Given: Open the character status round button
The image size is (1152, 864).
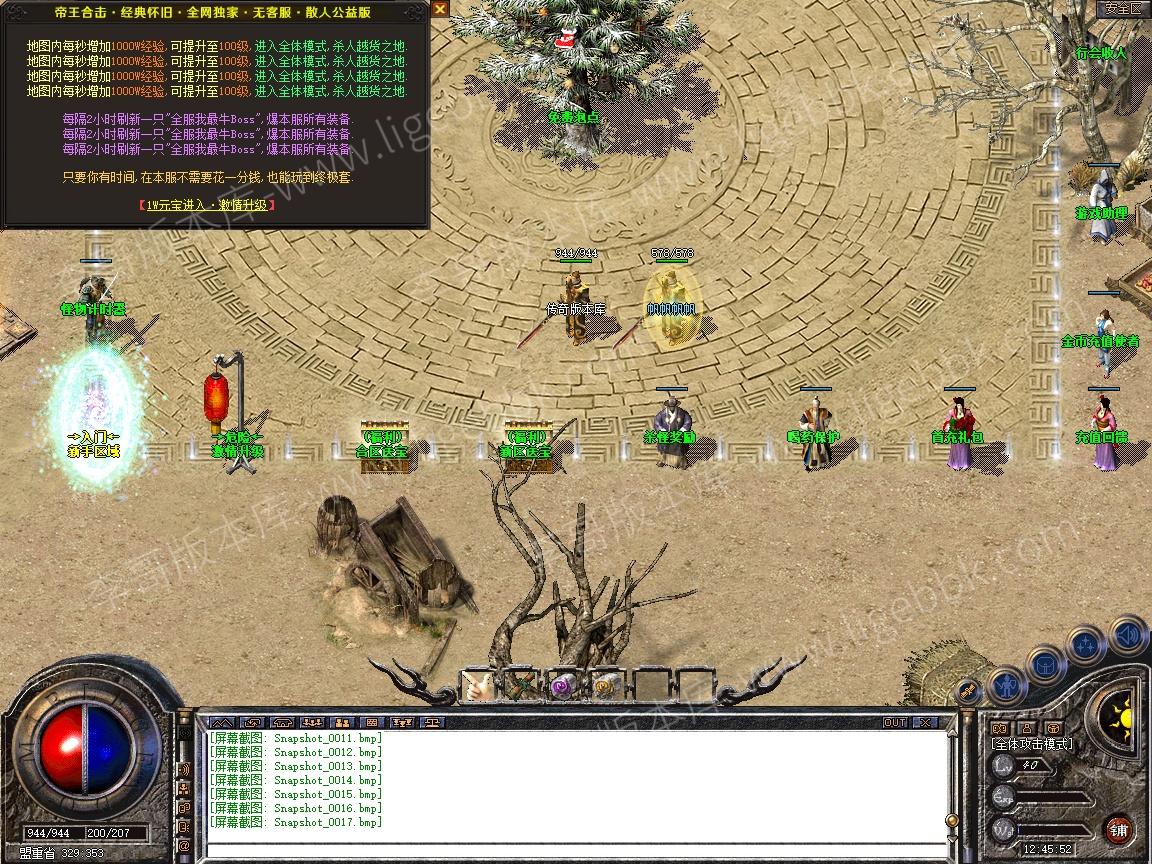Looking at the screenshot, I should [1006, 684].
